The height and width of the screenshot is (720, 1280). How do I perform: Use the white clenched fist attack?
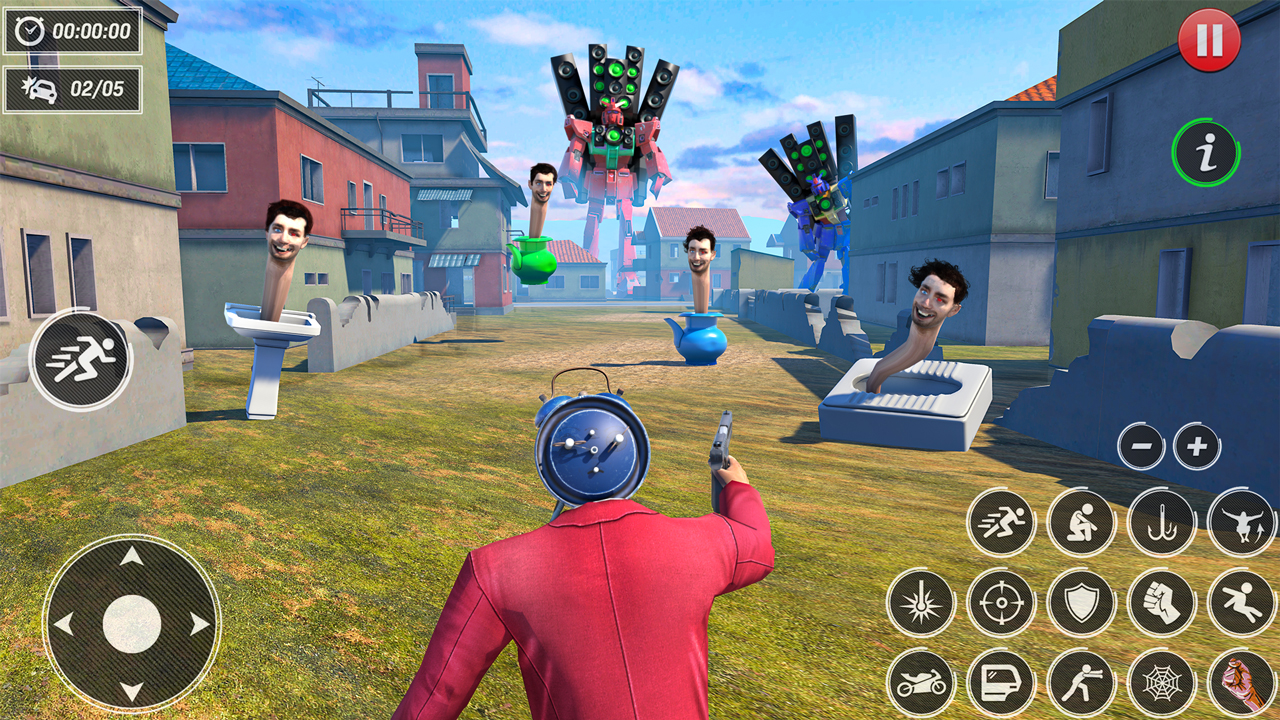1161,603
